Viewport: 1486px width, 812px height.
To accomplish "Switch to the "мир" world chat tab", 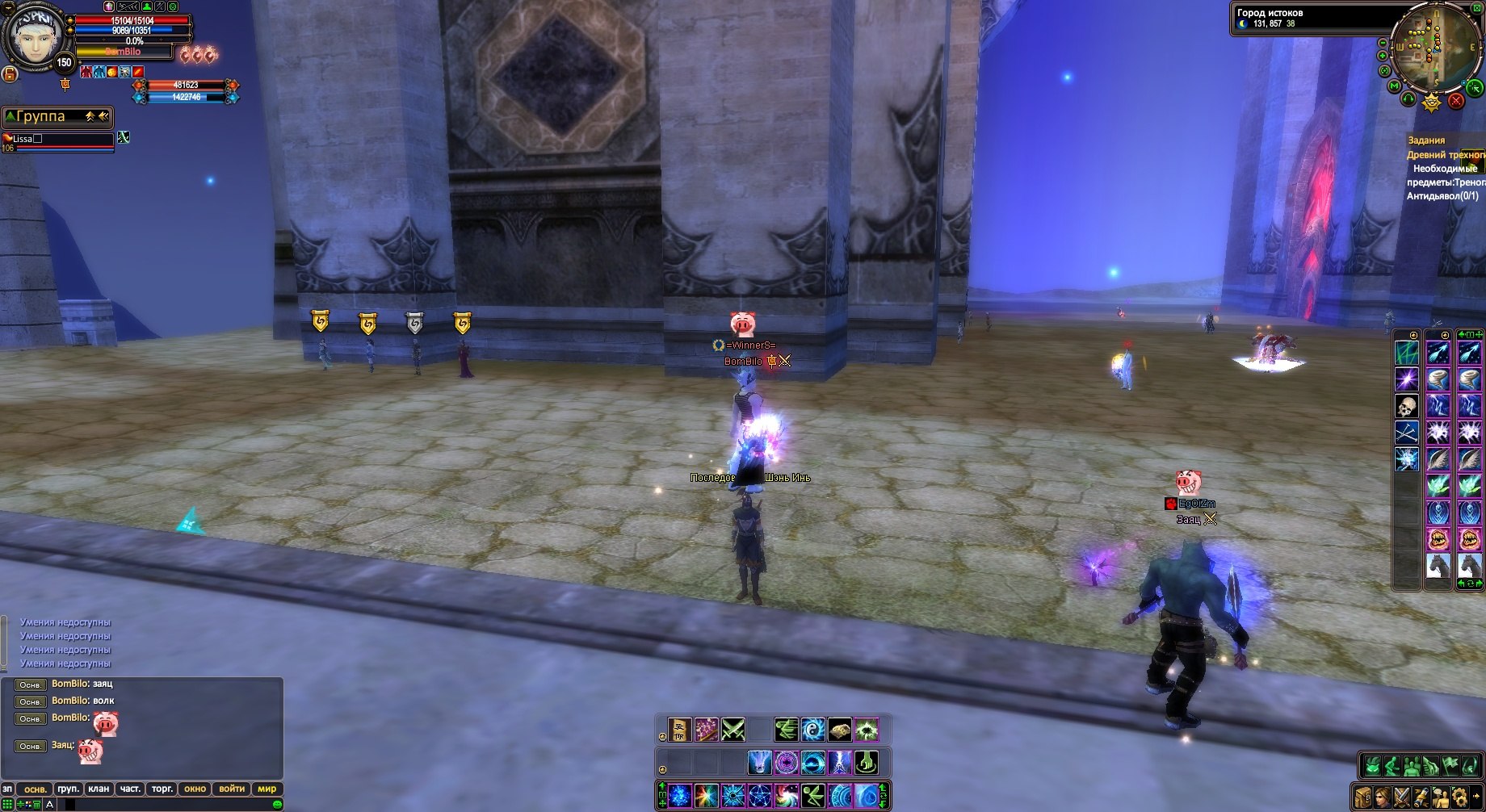I will (x=267, y=789).
